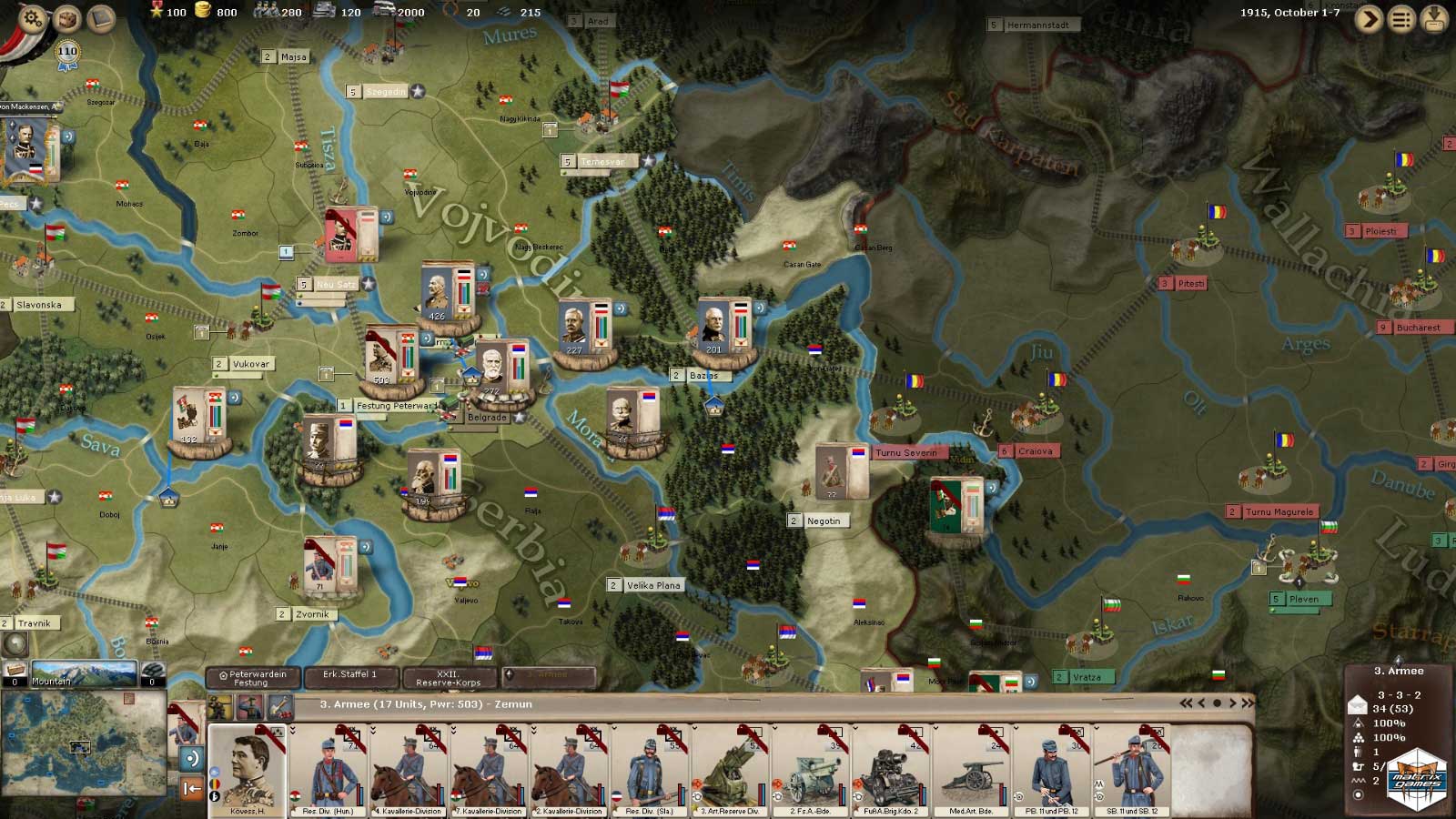Click the Europe minimap
The height and width of the screenshot is (819, 1456).
tap(84, 742)
